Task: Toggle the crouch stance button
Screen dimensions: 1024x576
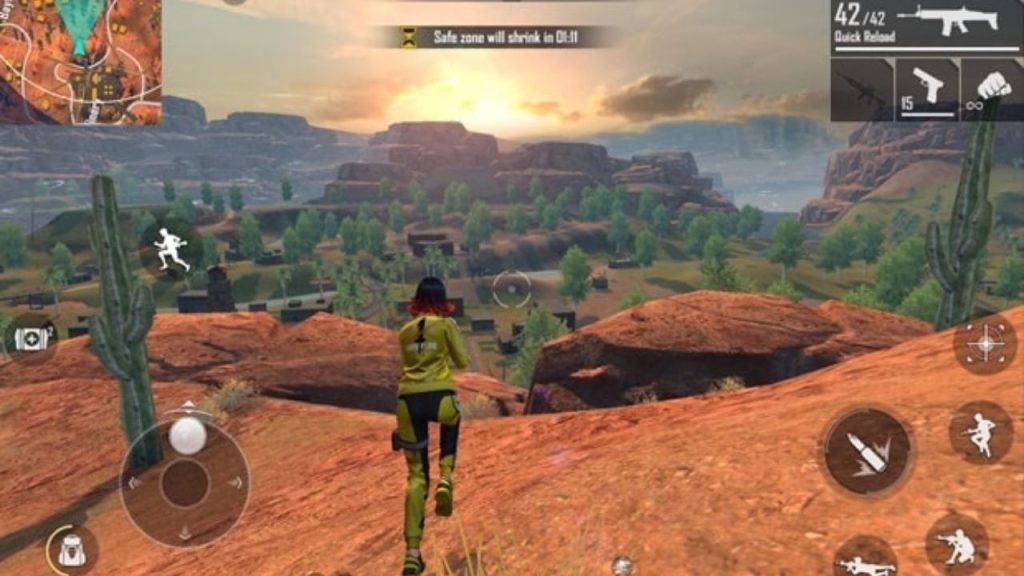Action: (x=957, y=544)
